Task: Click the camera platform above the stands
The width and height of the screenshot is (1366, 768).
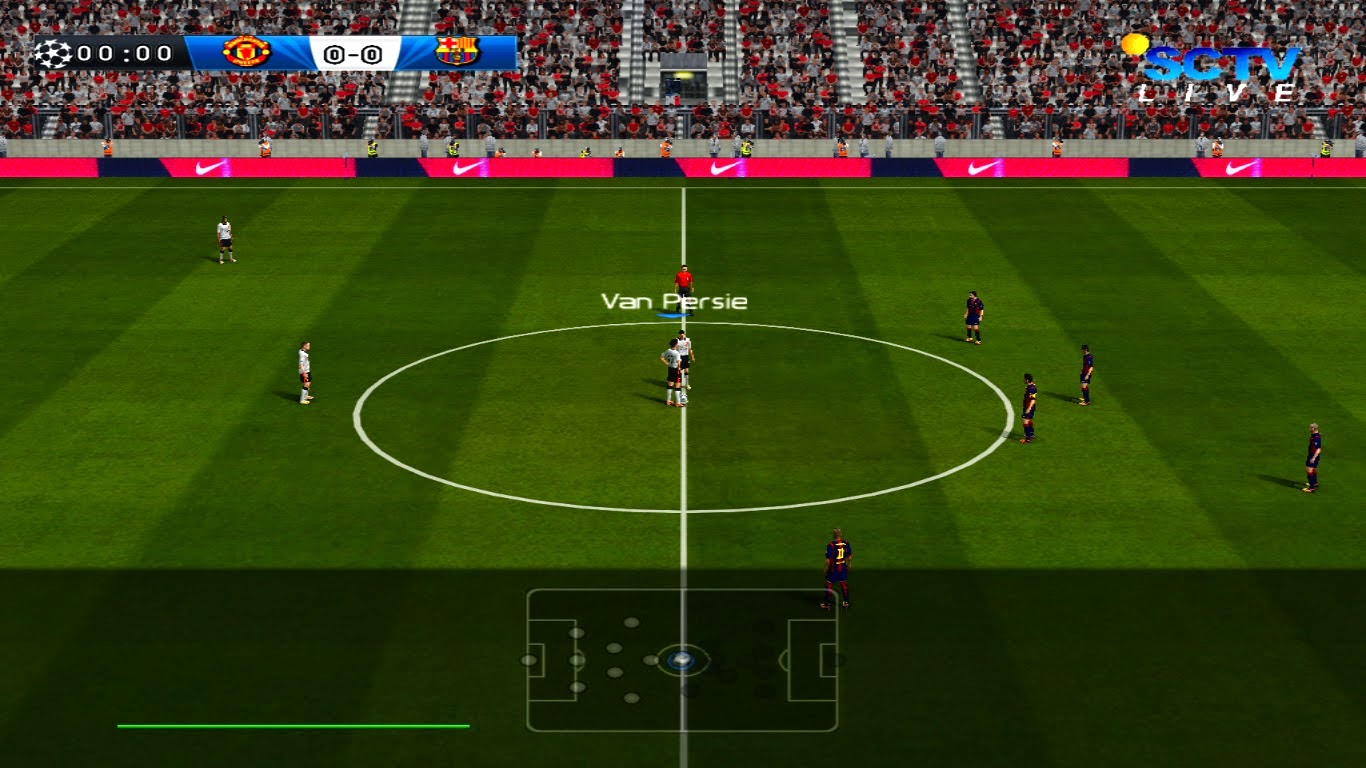Action: (x=684, y=75)
